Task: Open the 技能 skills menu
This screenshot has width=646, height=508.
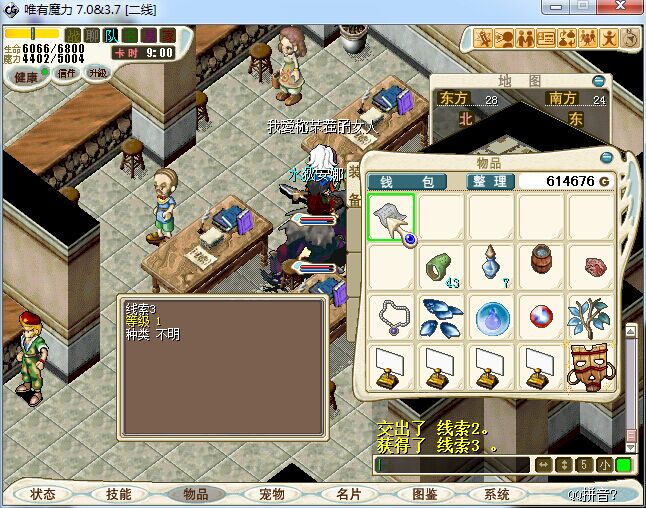Action: point(119,494)
